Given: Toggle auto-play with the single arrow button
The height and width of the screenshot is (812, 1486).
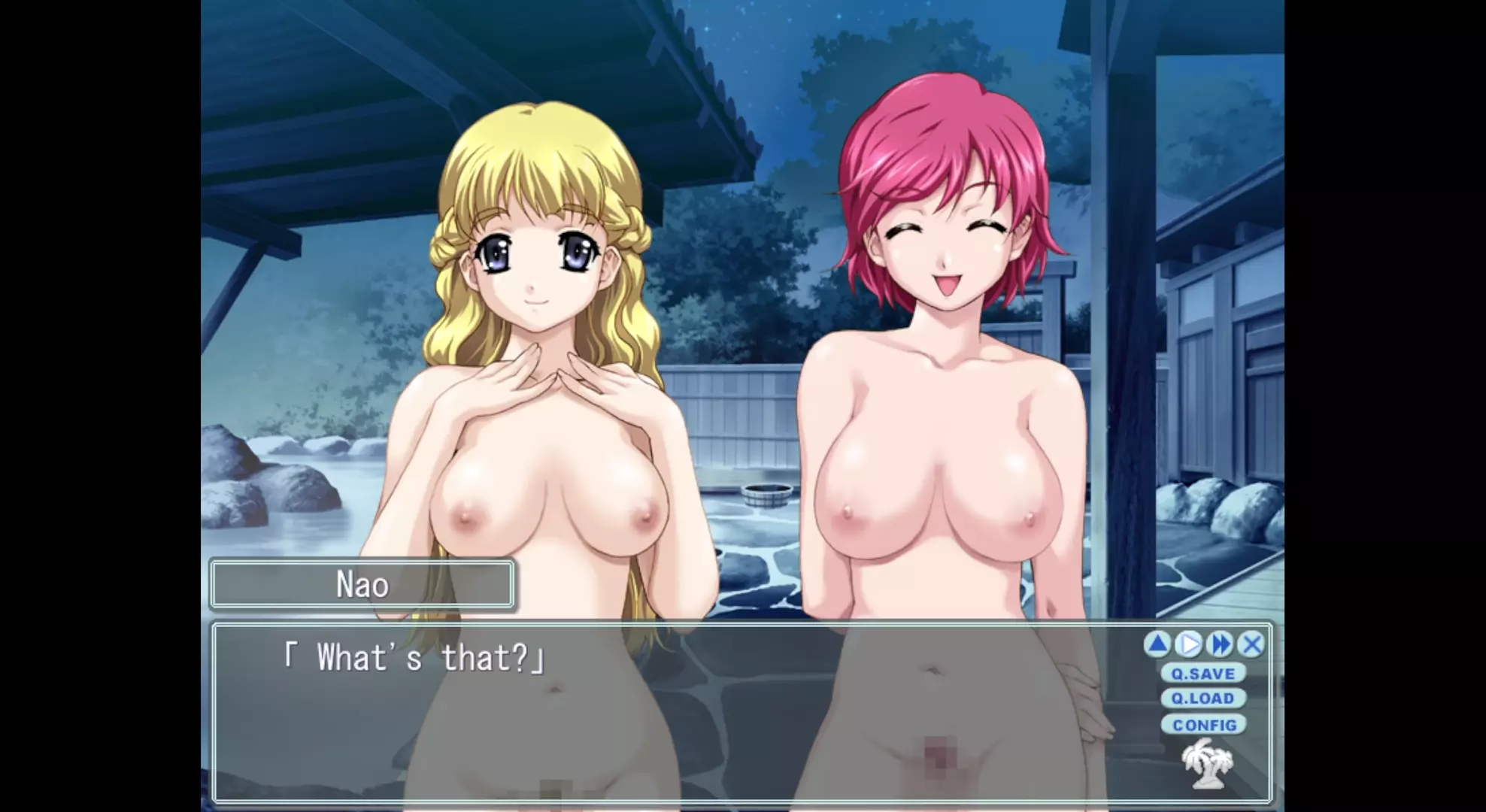Looking at the screenshot, I should tap(1189, 644).
